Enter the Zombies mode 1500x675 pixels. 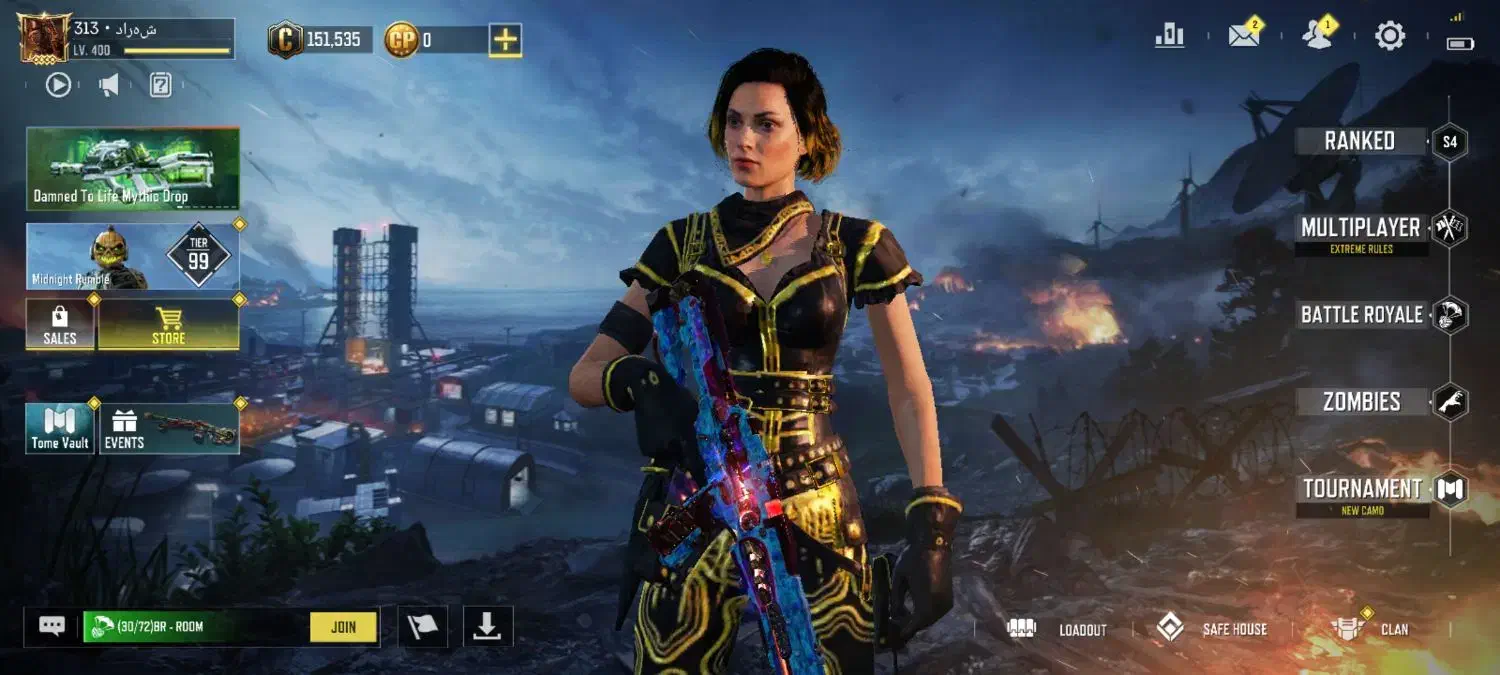1361,402
